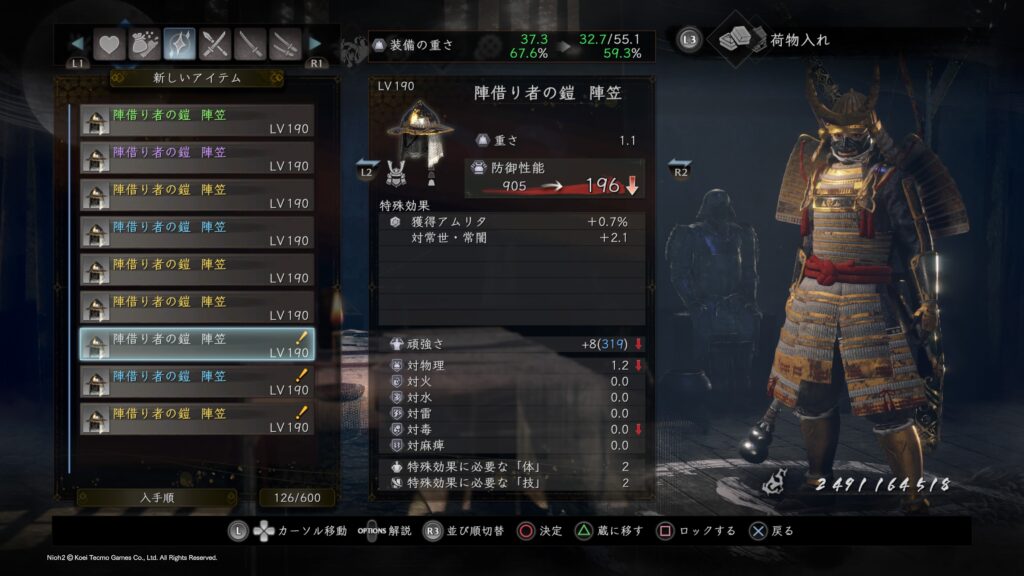Viewport: 1024px width, 576px height.
Task: Select the green-named 陣借り者の鎧 陣笠 helmet
Action: tap(197, 121)
